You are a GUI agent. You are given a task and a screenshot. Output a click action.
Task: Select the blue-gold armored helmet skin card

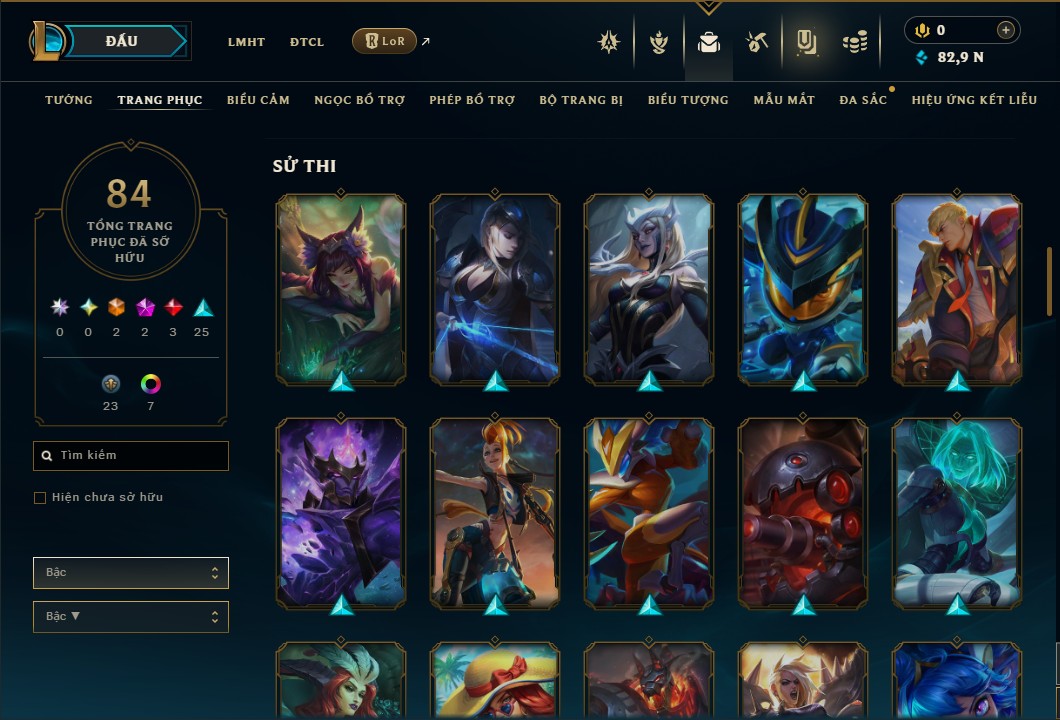tap(803, 288)
